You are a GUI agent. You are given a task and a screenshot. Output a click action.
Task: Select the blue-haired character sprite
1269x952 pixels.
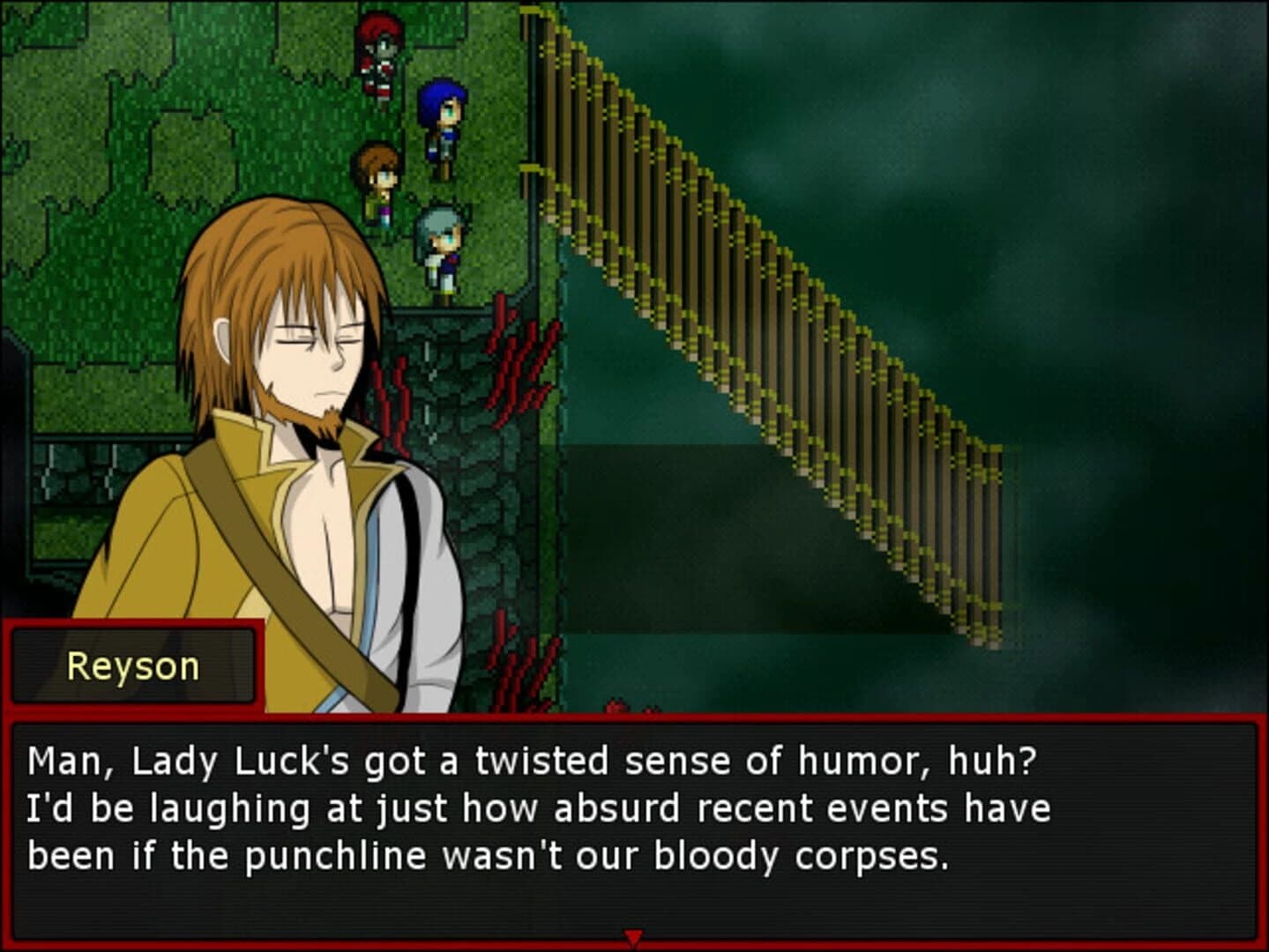443,115
